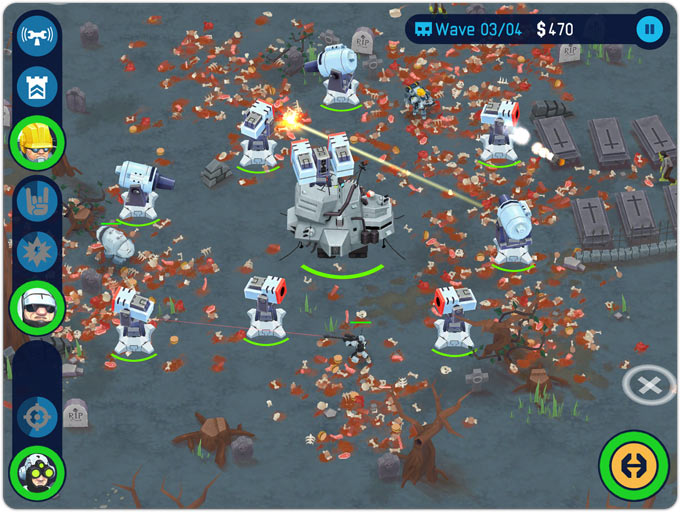Image resolution: width=680 pixels, height=512 pixels.
Task: Select the white-helmet sunglasses hero portrait
Action: pos(37,305)
